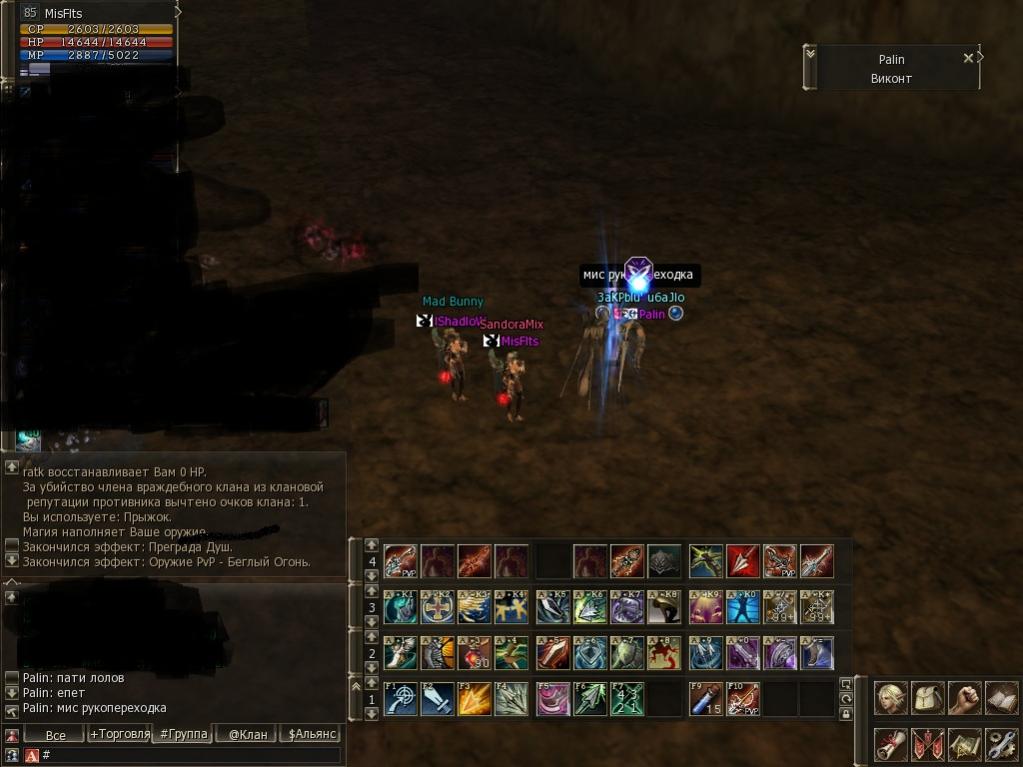This screenshot has height=767, width=1023.
Task: Click the chat message input field
Action: tap(190, 755)
